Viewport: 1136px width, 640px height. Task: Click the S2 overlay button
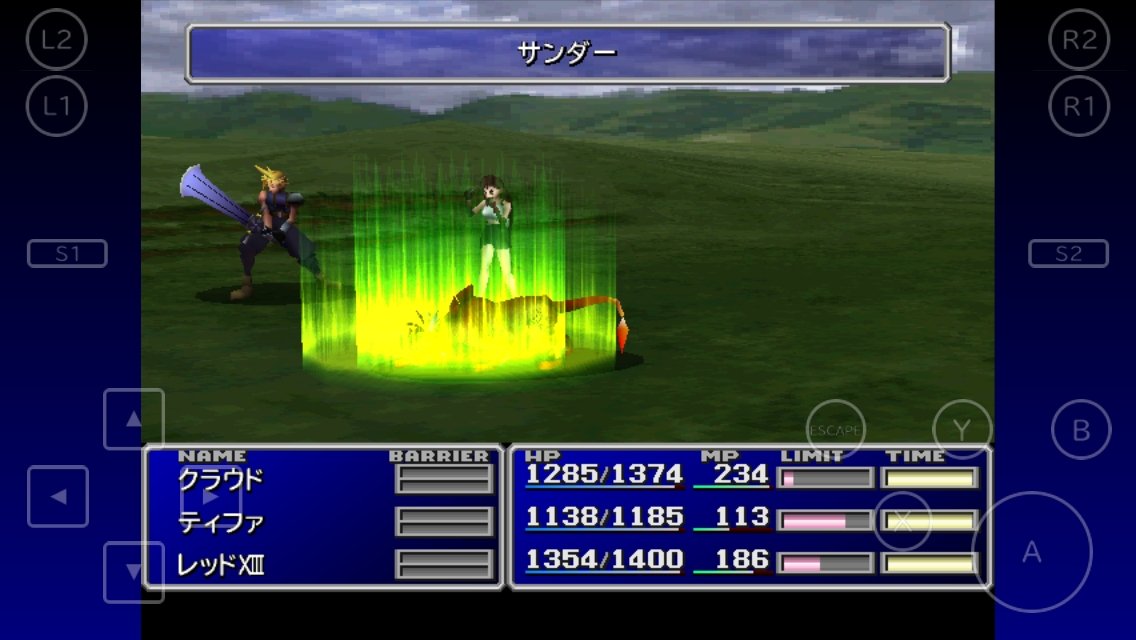(x=1068, y=254)
